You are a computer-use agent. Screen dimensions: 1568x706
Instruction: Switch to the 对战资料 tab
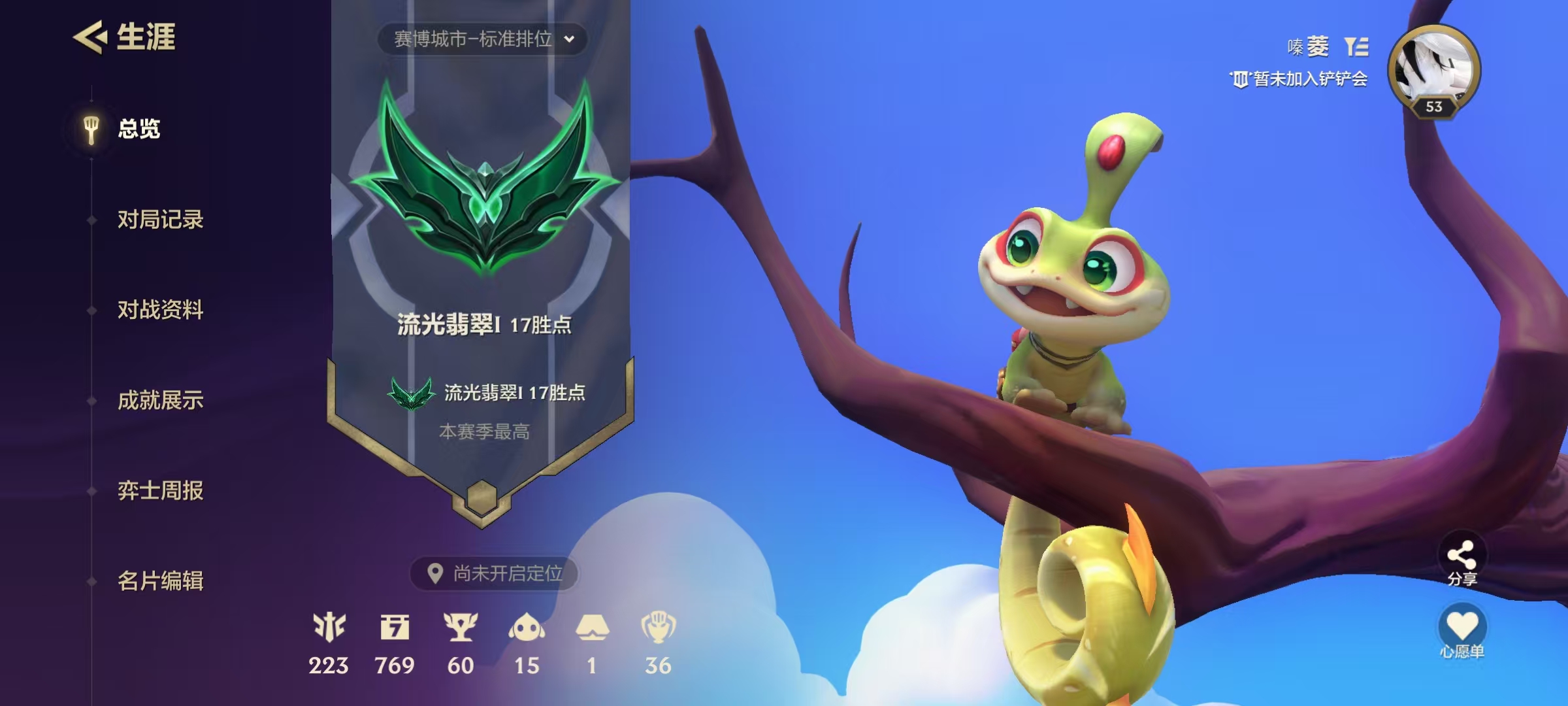(x=161, y=311)
